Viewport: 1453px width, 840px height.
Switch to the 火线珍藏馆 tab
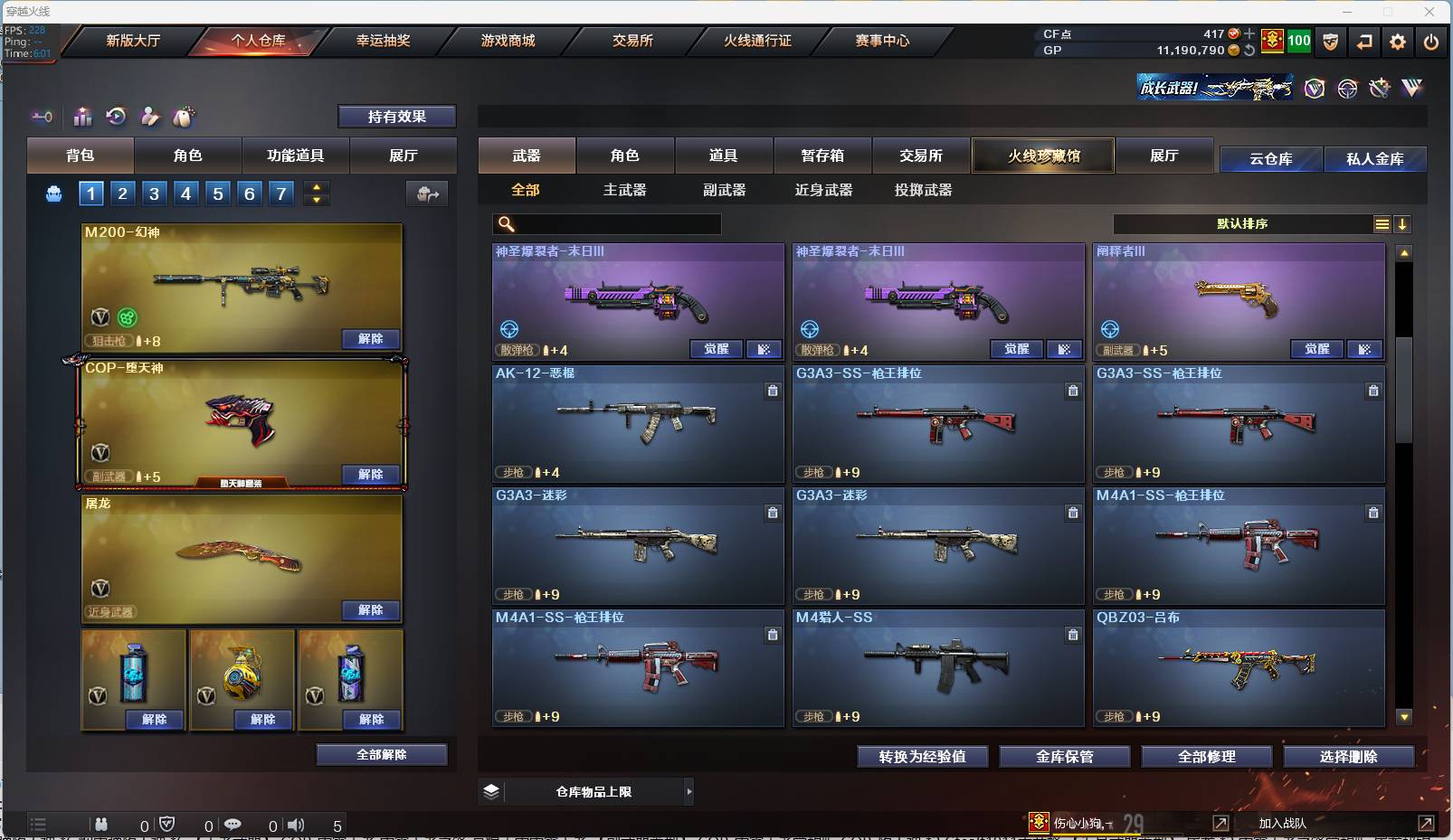(1044, 156)
